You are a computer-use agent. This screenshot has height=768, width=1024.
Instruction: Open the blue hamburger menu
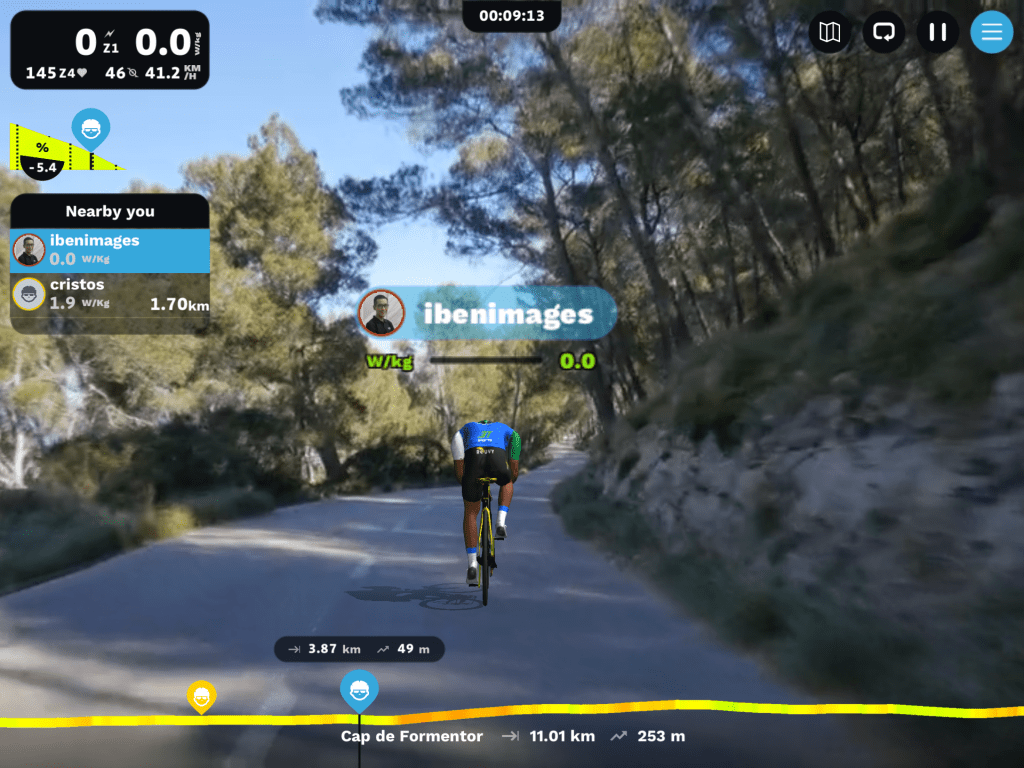coord(991,32)
